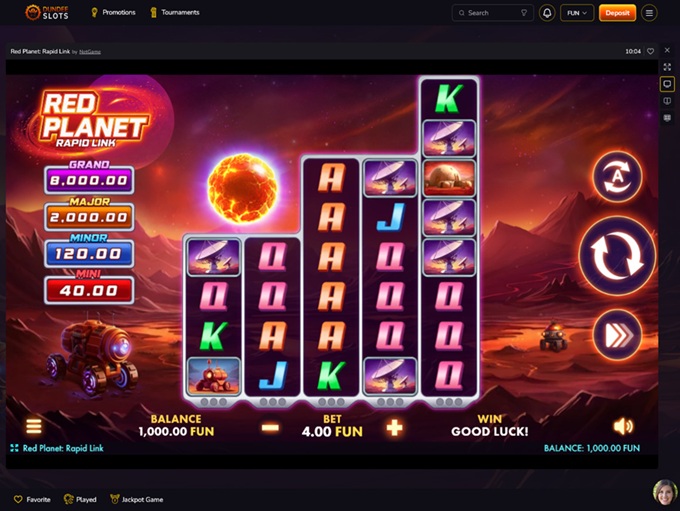
Task: Decrease the bet with the minus button
Action: tap(270, 428)
